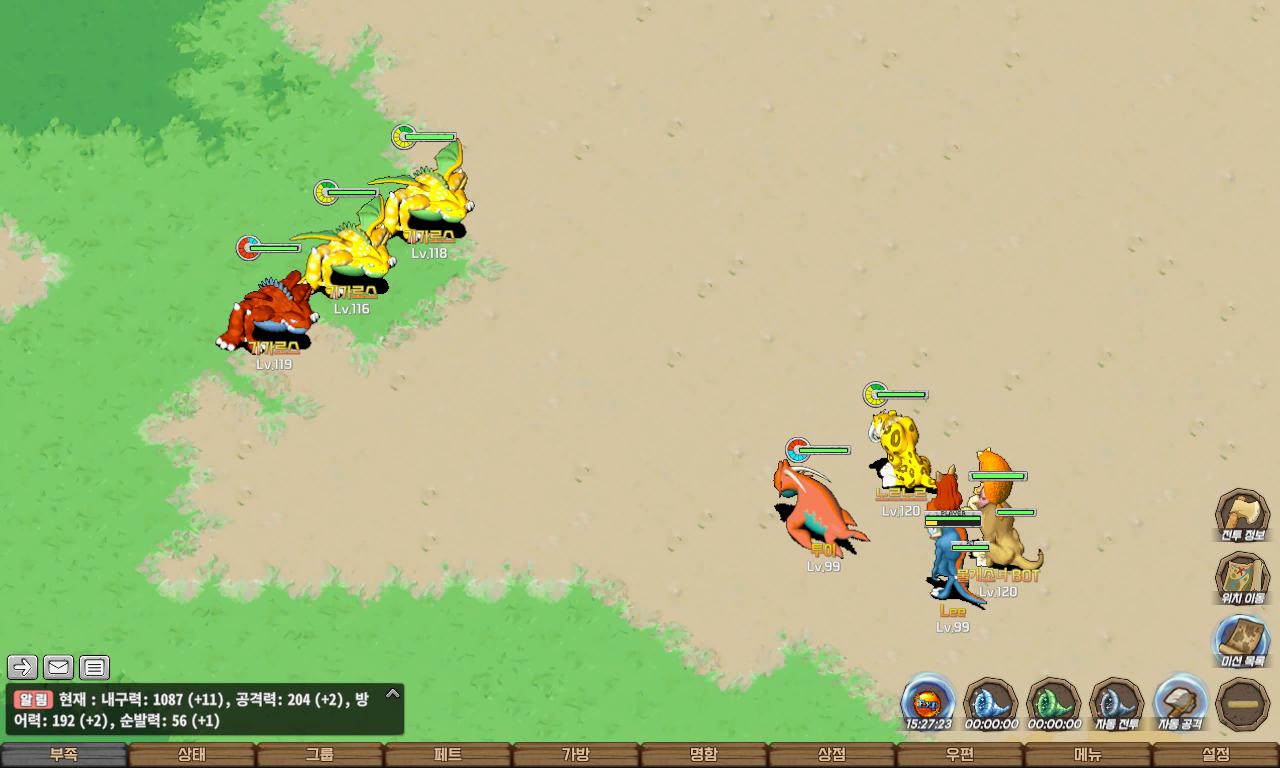1280x768 pixels.
Task: Expand the notification chat box with the arrow
Action: [393, 693]
